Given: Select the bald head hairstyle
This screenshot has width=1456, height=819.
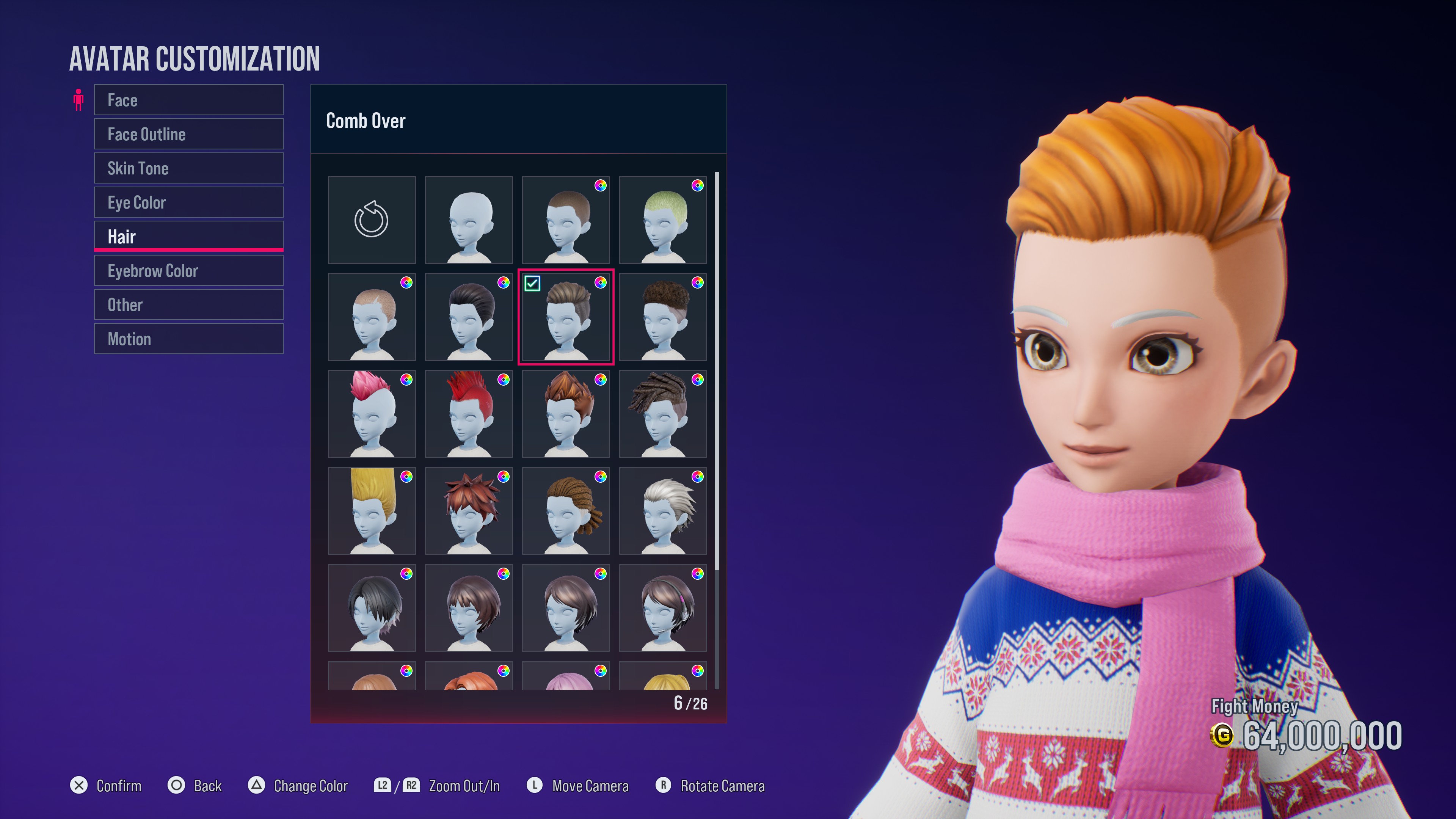Looking at the screenshot, I should [469, 219].
